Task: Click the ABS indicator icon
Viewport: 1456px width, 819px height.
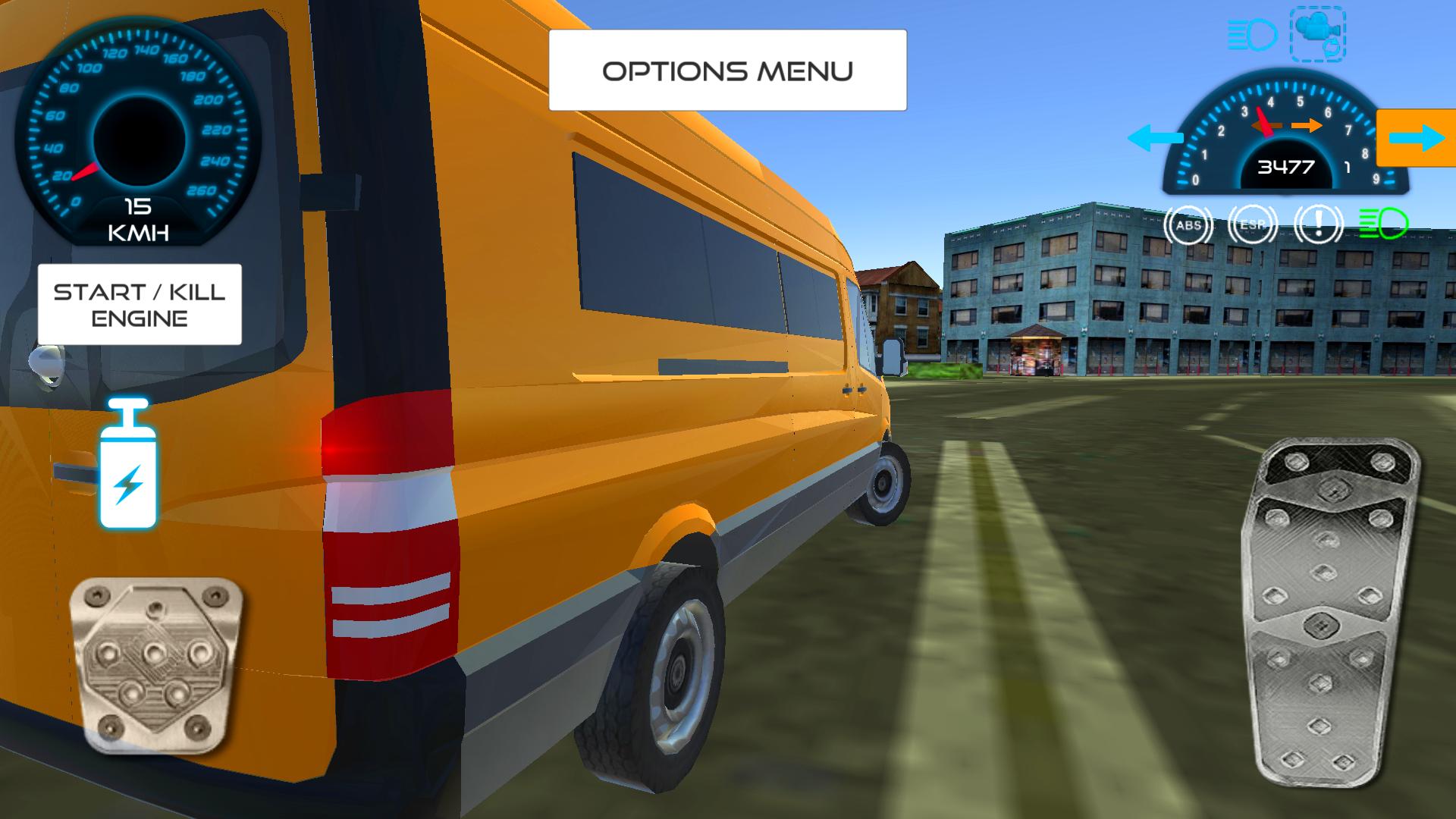Action: coord(1189,224)
